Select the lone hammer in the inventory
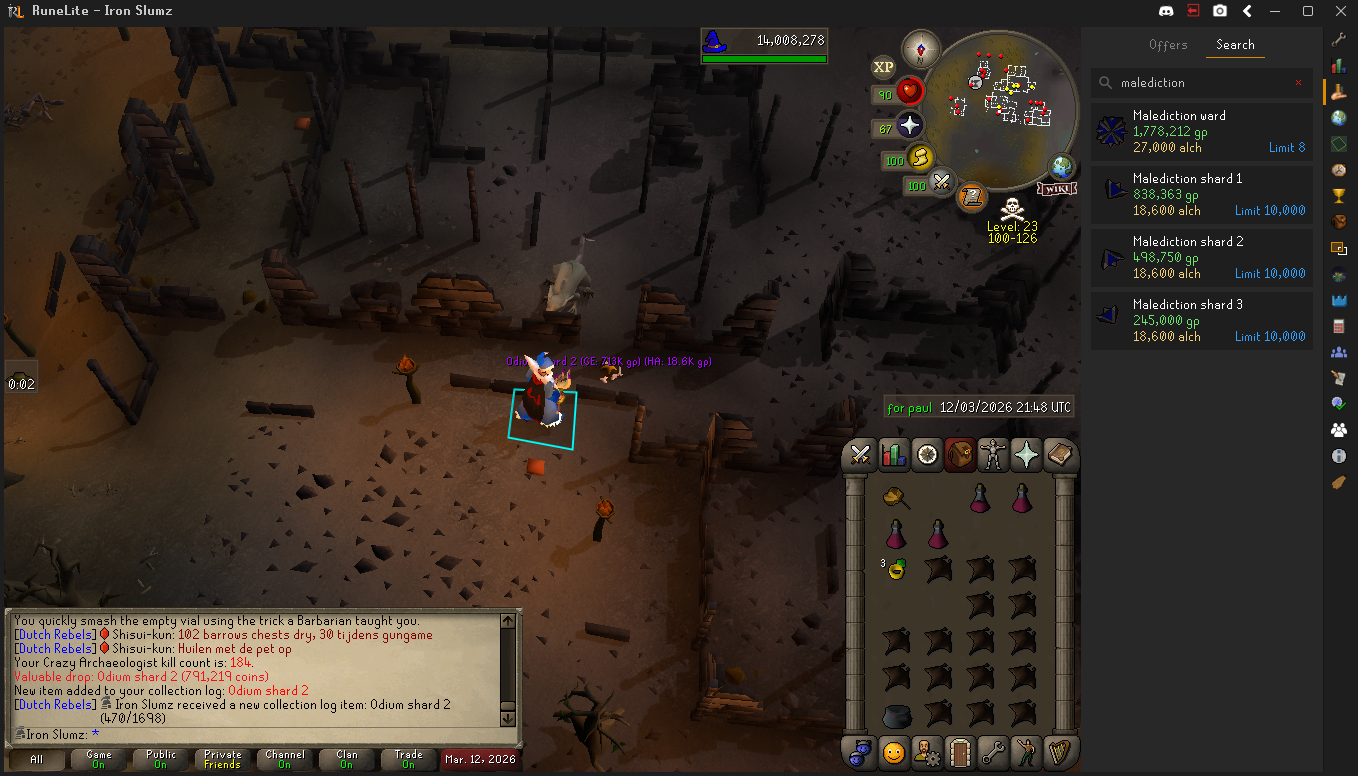 (895, 497)
